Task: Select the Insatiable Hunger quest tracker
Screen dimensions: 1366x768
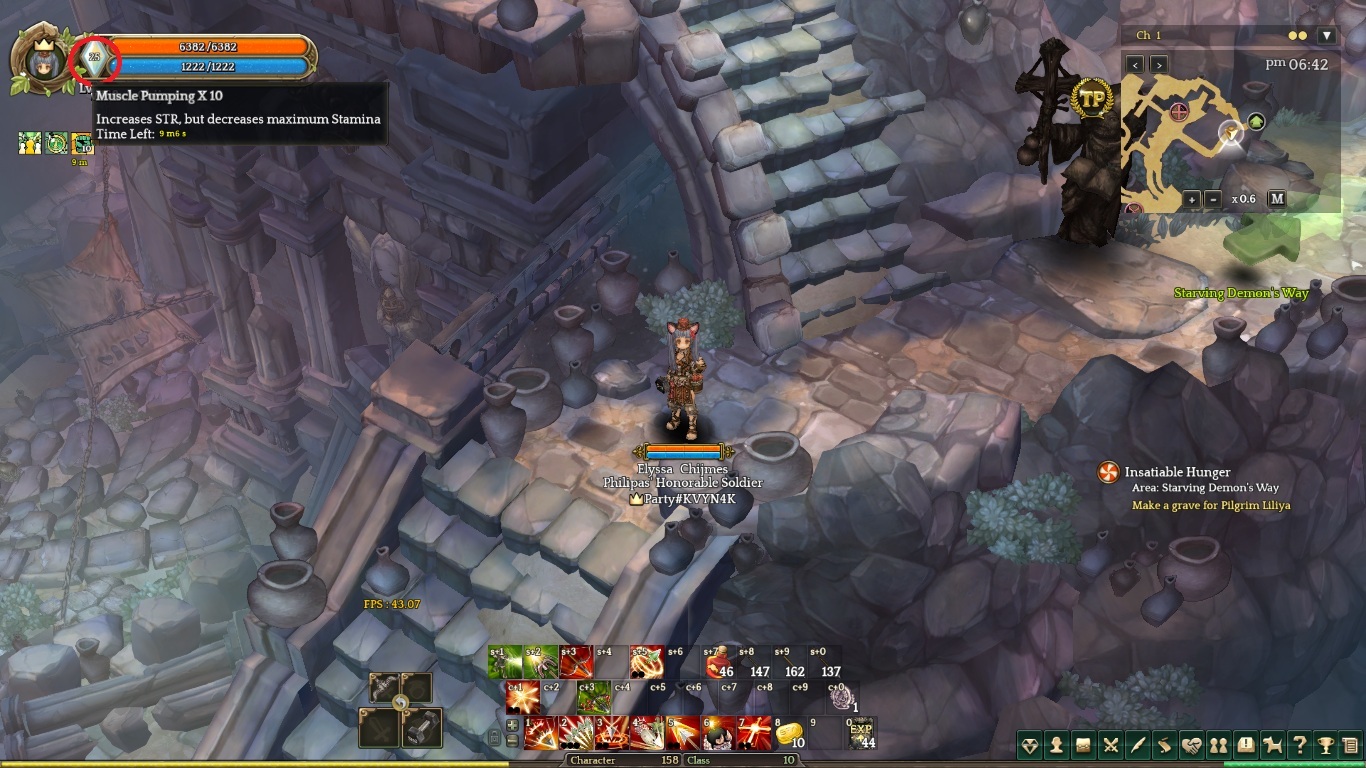Action: point(1108,473)
